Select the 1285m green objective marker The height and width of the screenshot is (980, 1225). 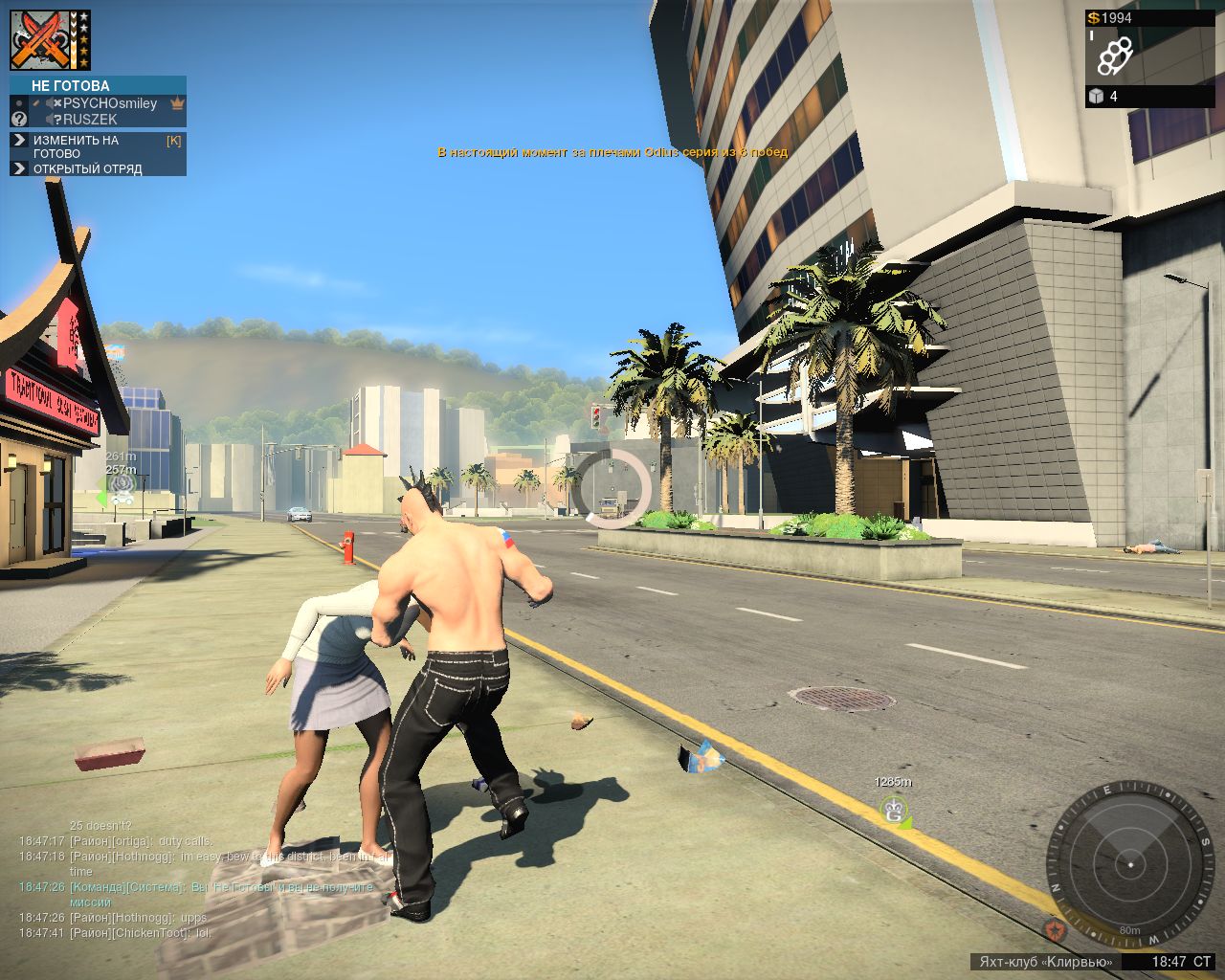point(895,811)
